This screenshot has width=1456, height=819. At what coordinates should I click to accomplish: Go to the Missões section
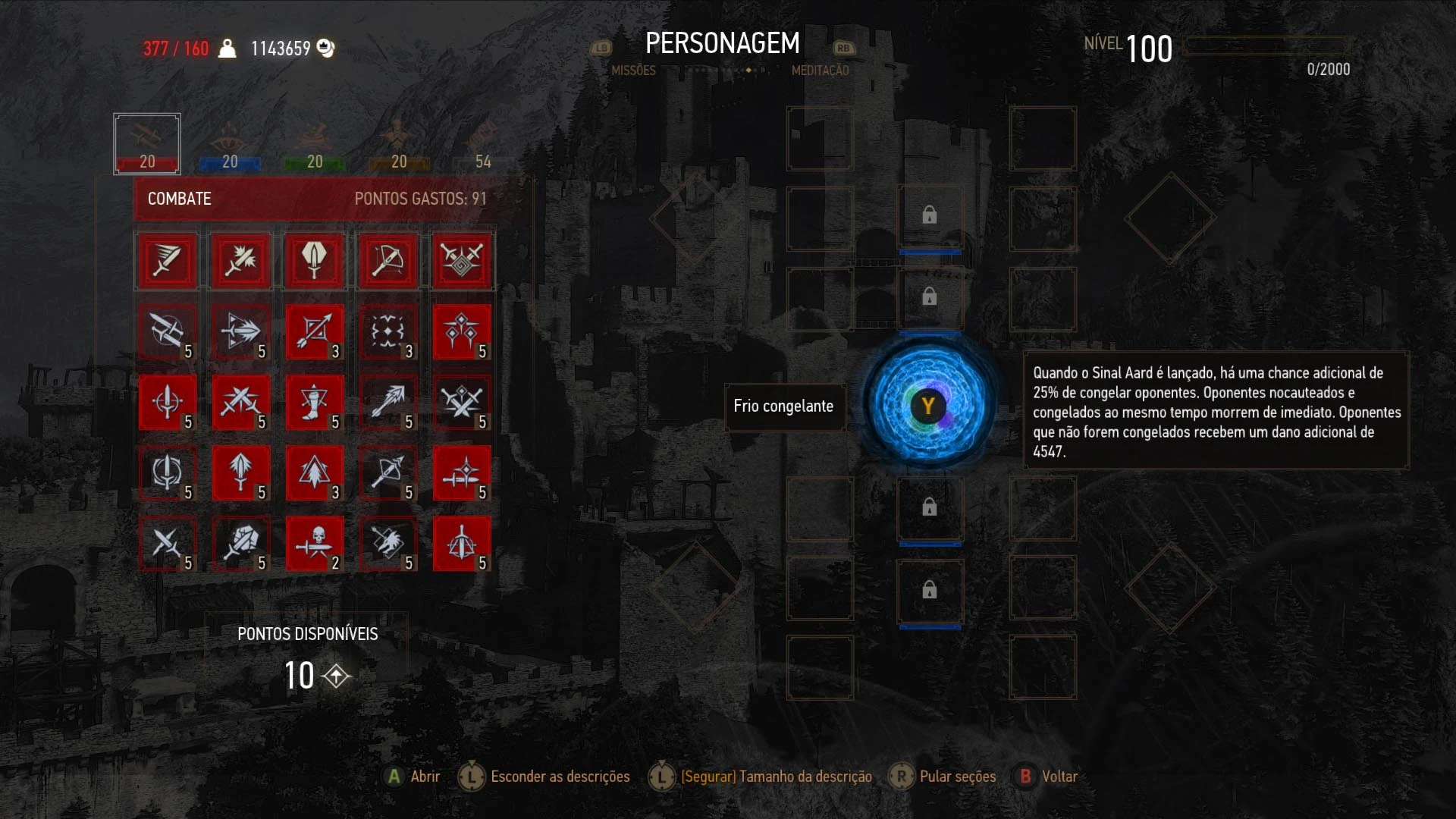(635, 71)
